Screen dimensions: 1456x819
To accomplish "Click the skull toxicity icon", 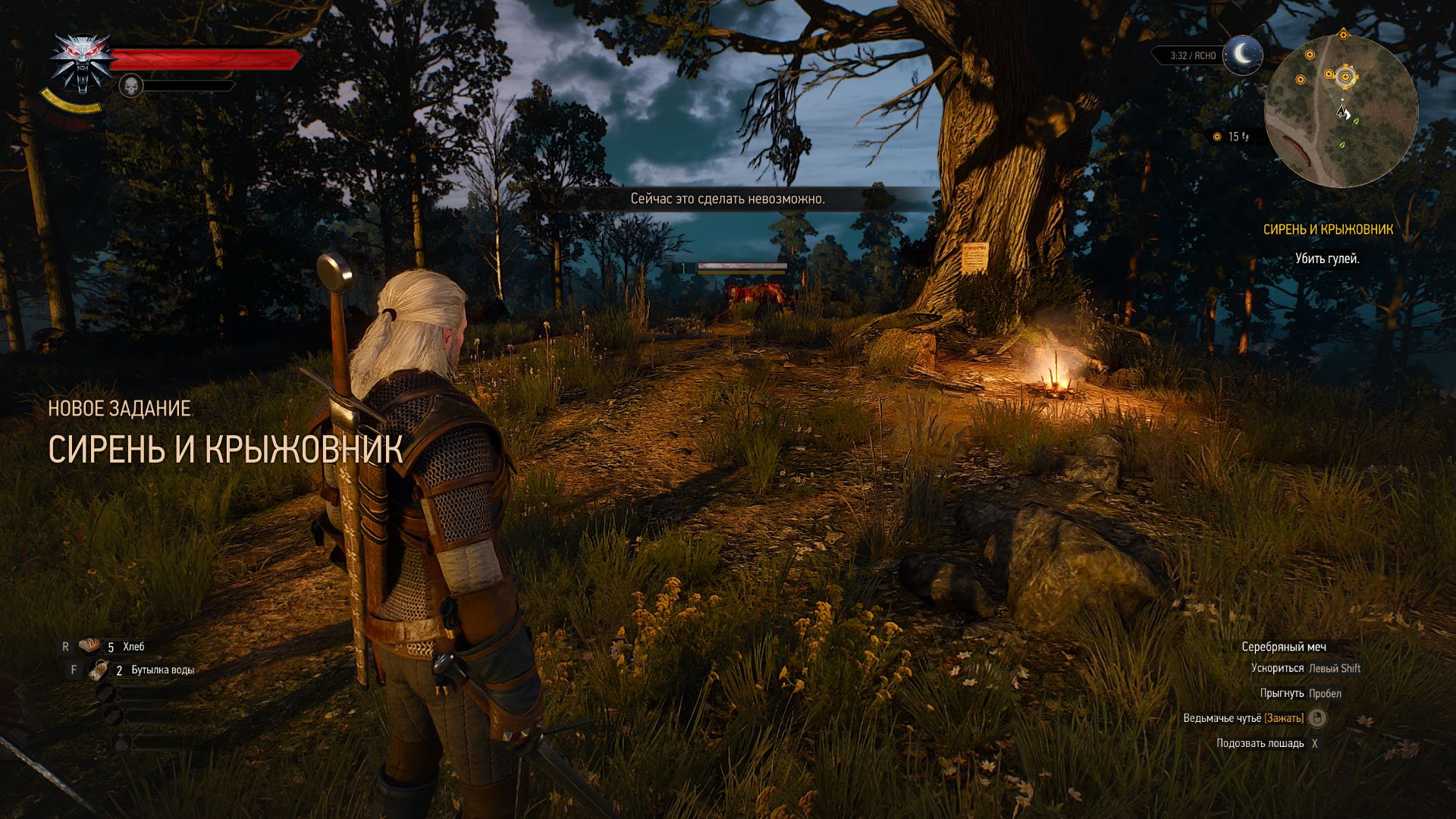I will pyautogui.click(x=131, y=86).
